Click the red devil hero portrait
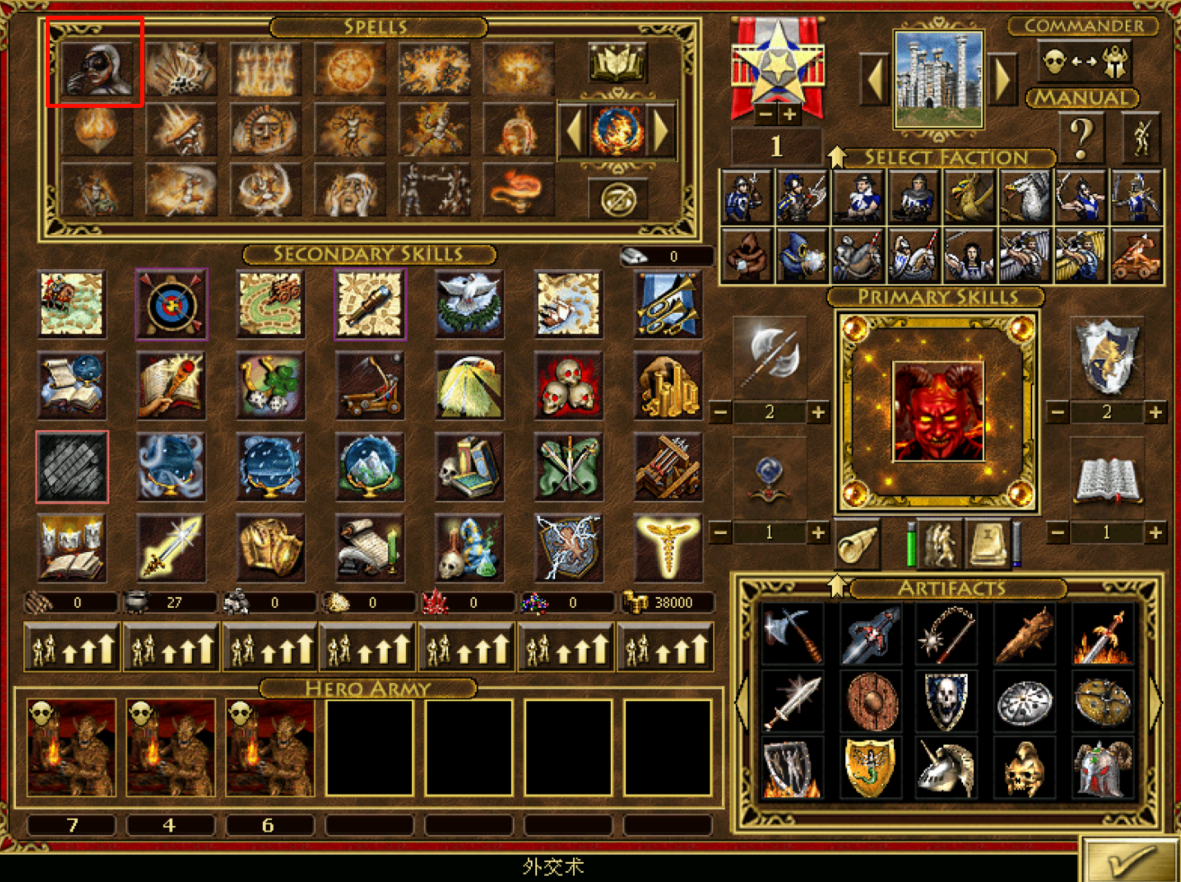The width and height of the screenshot is (1181, 882). tap(937, 411)
